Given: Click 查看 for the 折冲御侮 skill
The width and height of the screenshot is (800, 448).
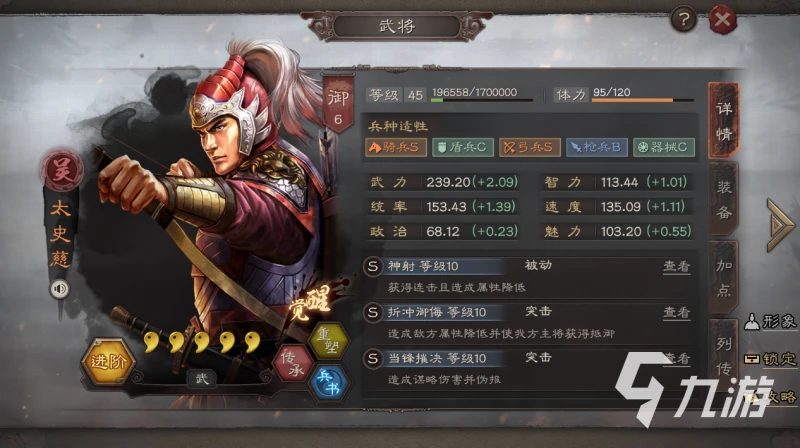Looking at the screenshot, I should click(676, 313).
